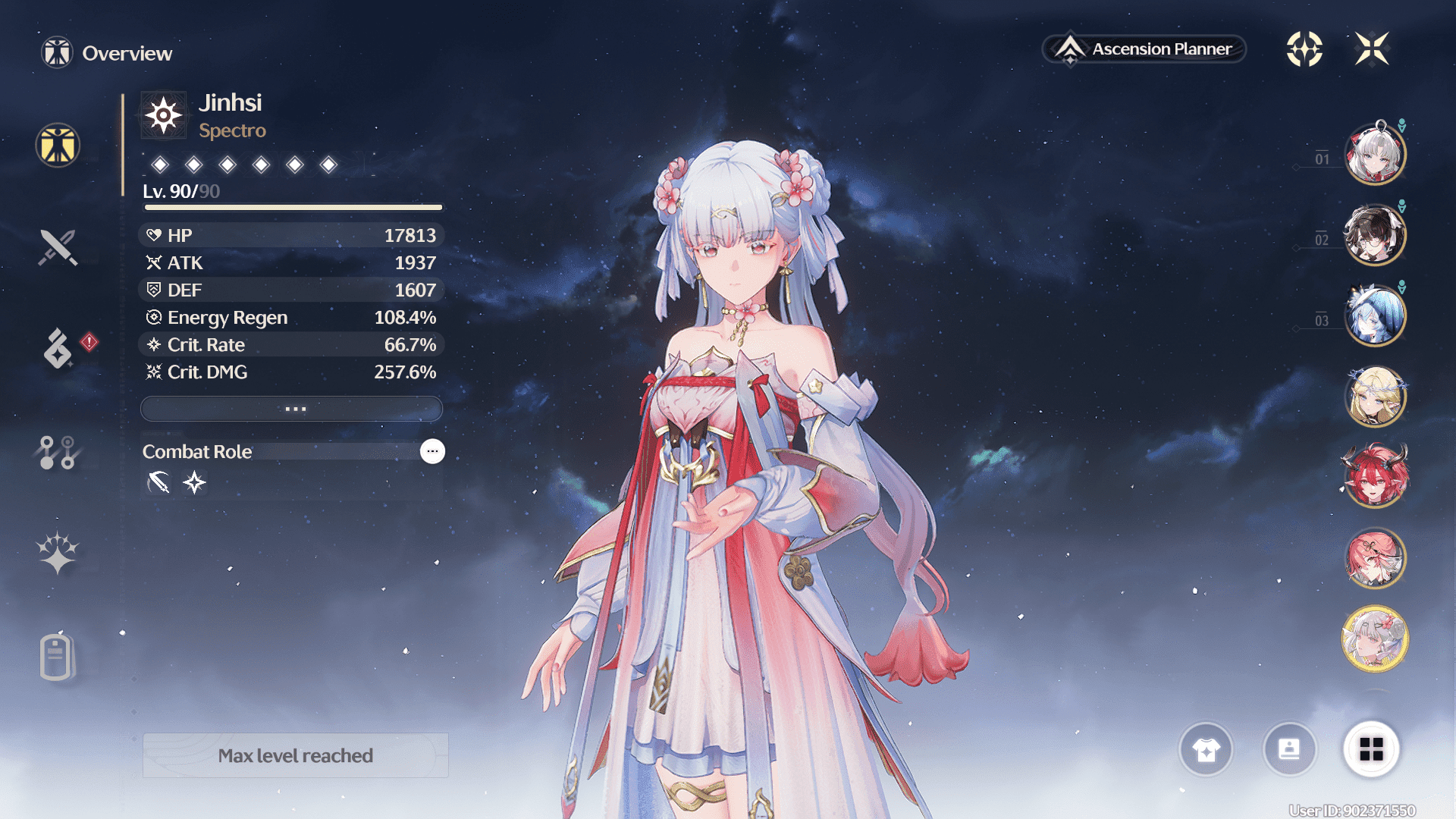This screenshot has height=819, width=1456.
Task: Choose the blonde character portrait
Action: [x=1375, y=396]
